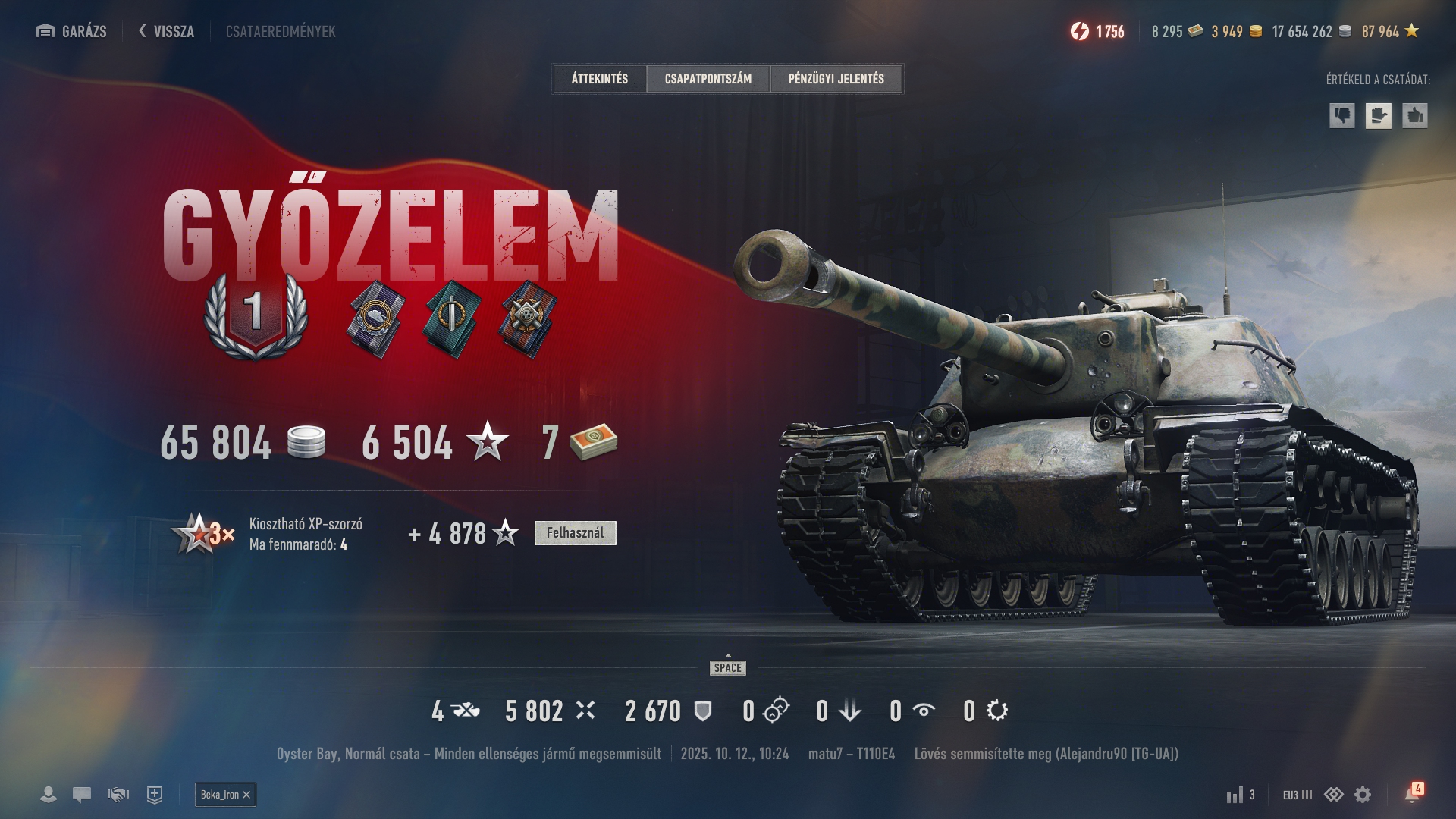Image resolution: width=1456 pixels, height=819 pixels.
Task: Rate the battle with thumbs up
Action: coord(1415,116)
